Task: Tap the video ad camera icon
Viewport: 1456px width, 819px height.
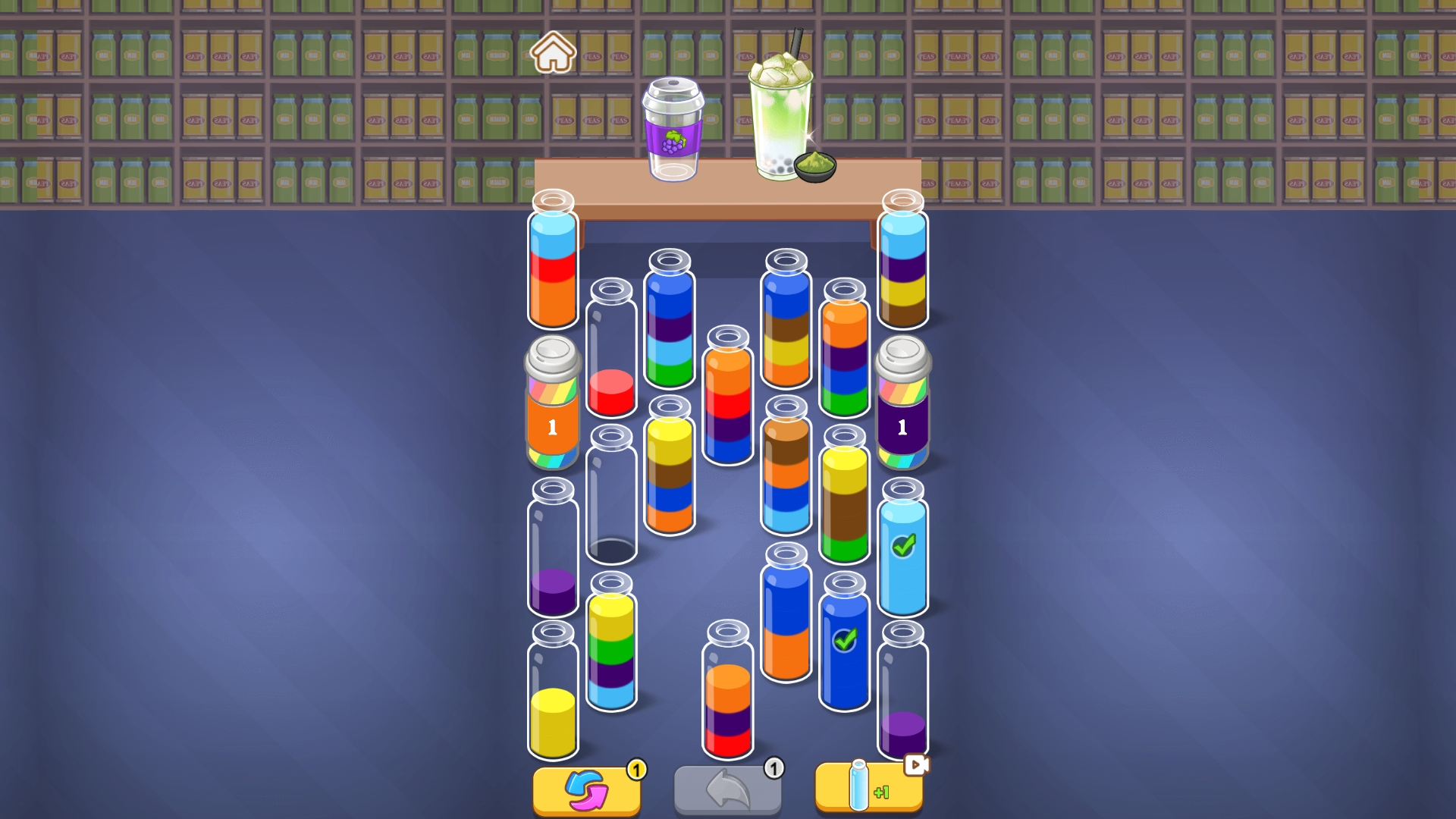Action: point(916,766)
